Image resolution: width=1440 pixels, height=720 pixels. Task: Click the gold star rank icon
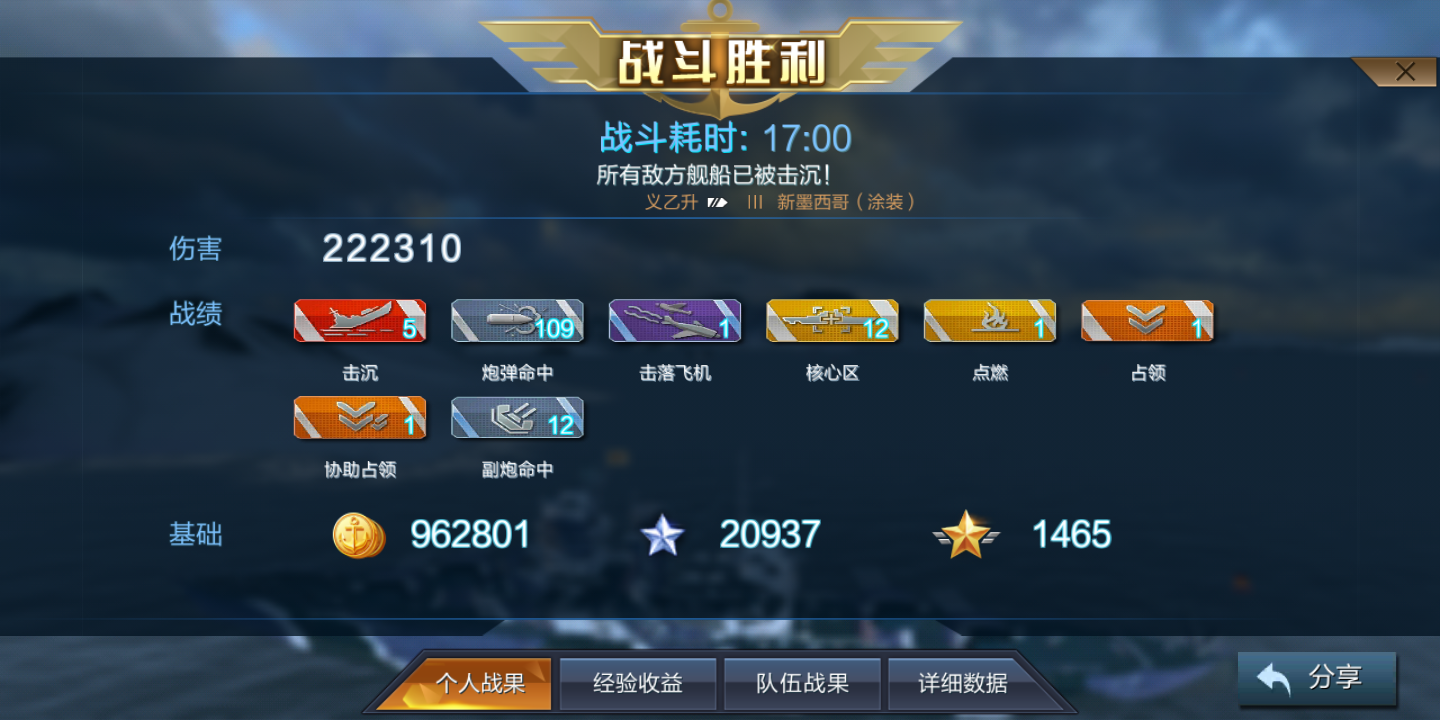coord(967,535)
